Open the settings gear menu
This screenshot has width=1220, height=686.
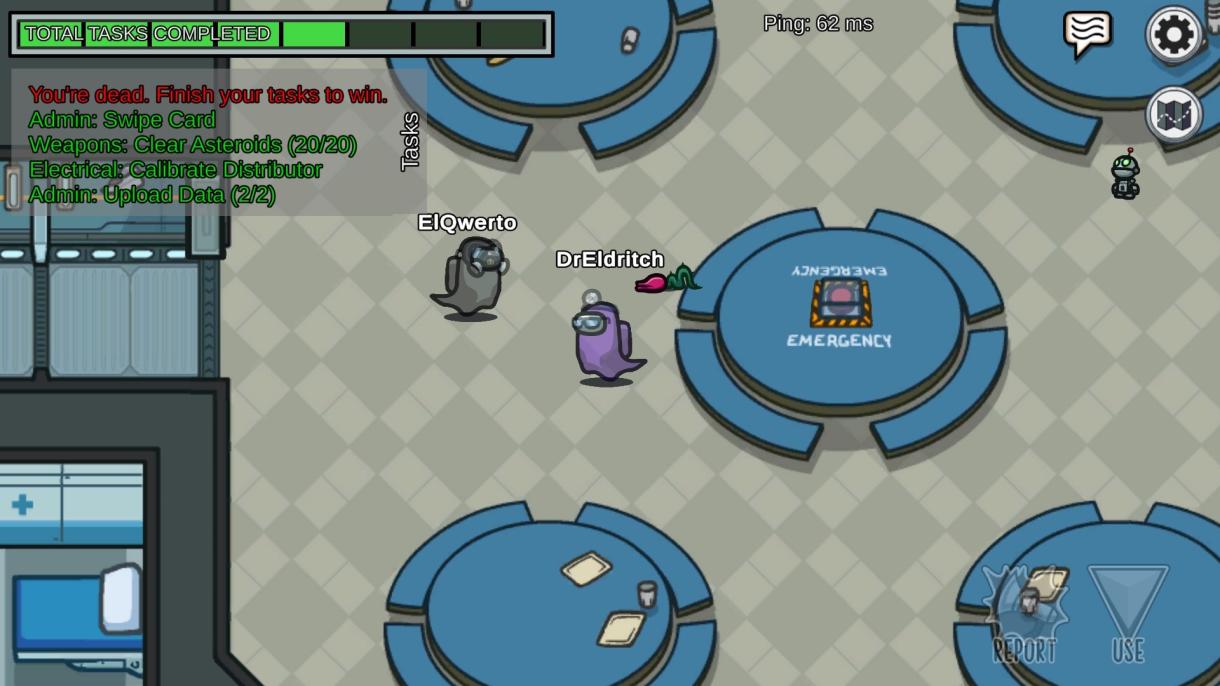(x=1174, y=35)
